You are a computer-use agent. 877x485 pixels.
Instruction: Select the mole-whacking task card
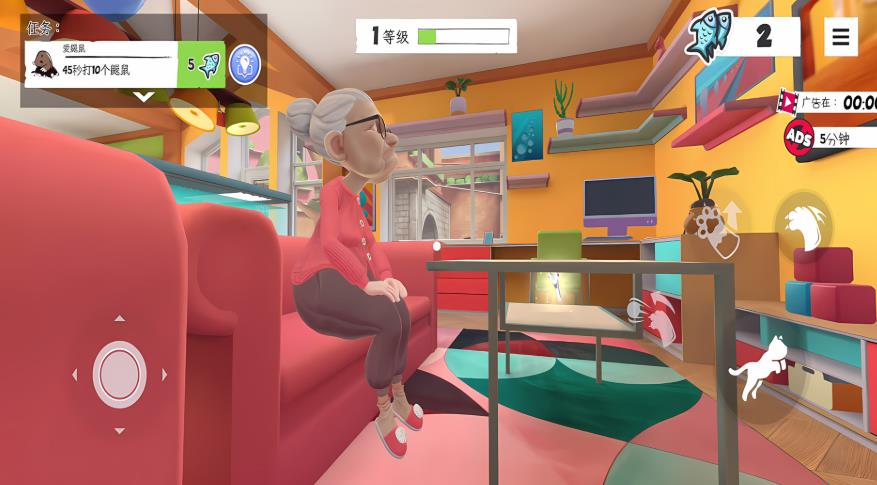[100, 64]
